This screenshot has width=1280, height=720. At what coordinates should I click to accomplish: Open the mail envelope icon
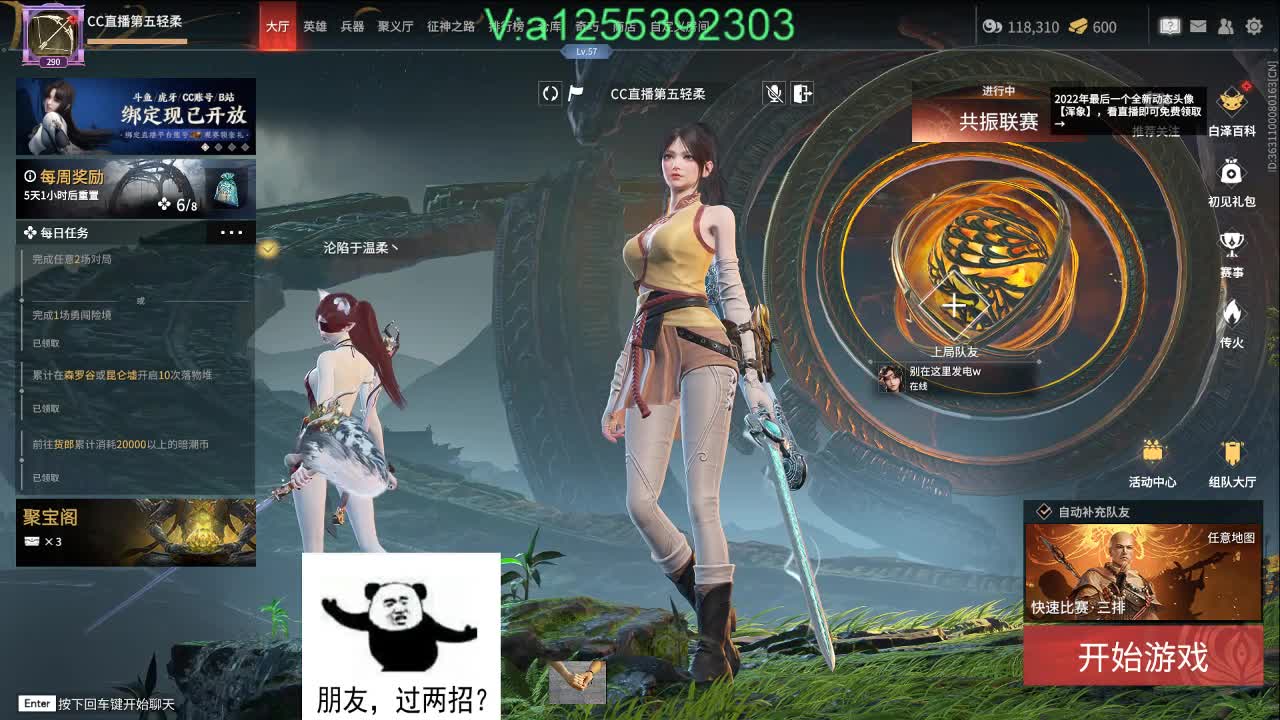[1197, 28]
